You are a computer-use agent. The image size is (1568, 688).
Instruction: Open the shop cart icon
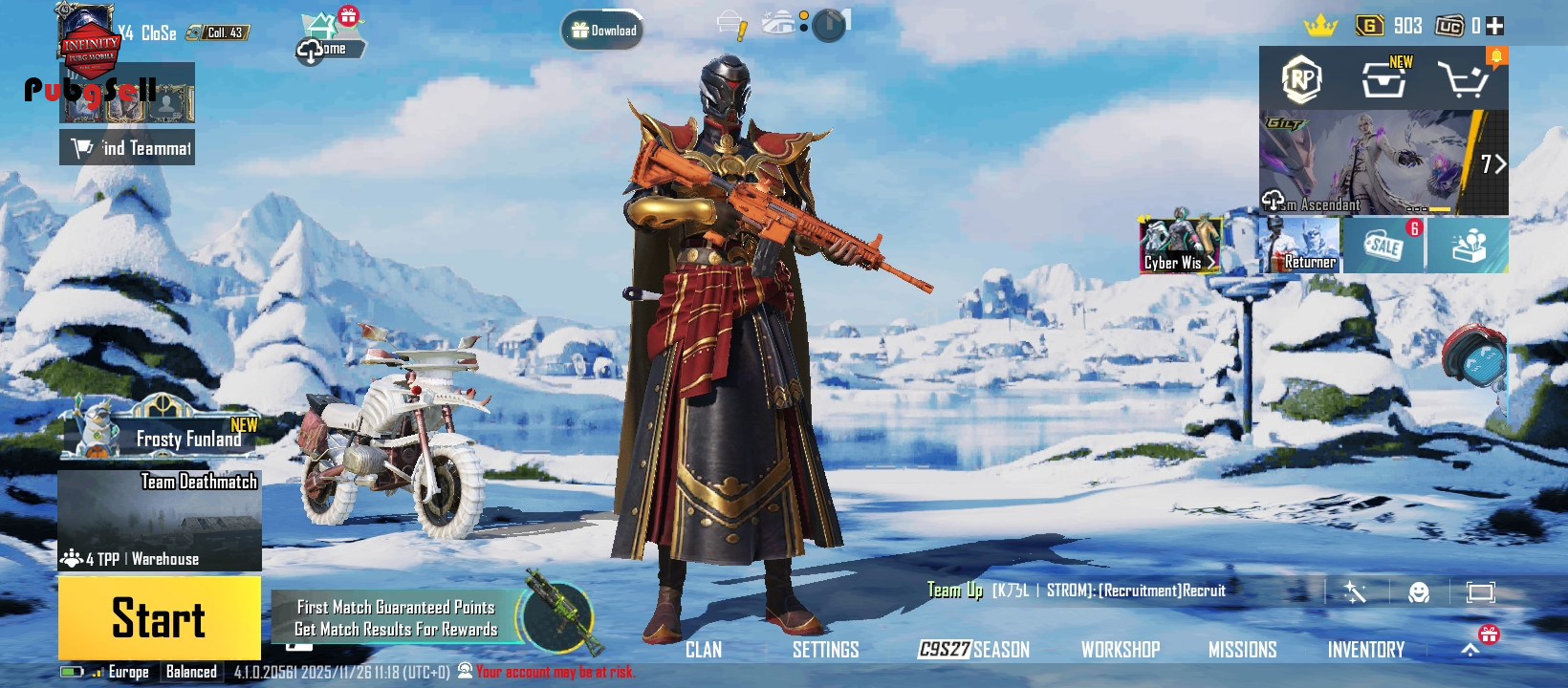(x=1463, y=80)
